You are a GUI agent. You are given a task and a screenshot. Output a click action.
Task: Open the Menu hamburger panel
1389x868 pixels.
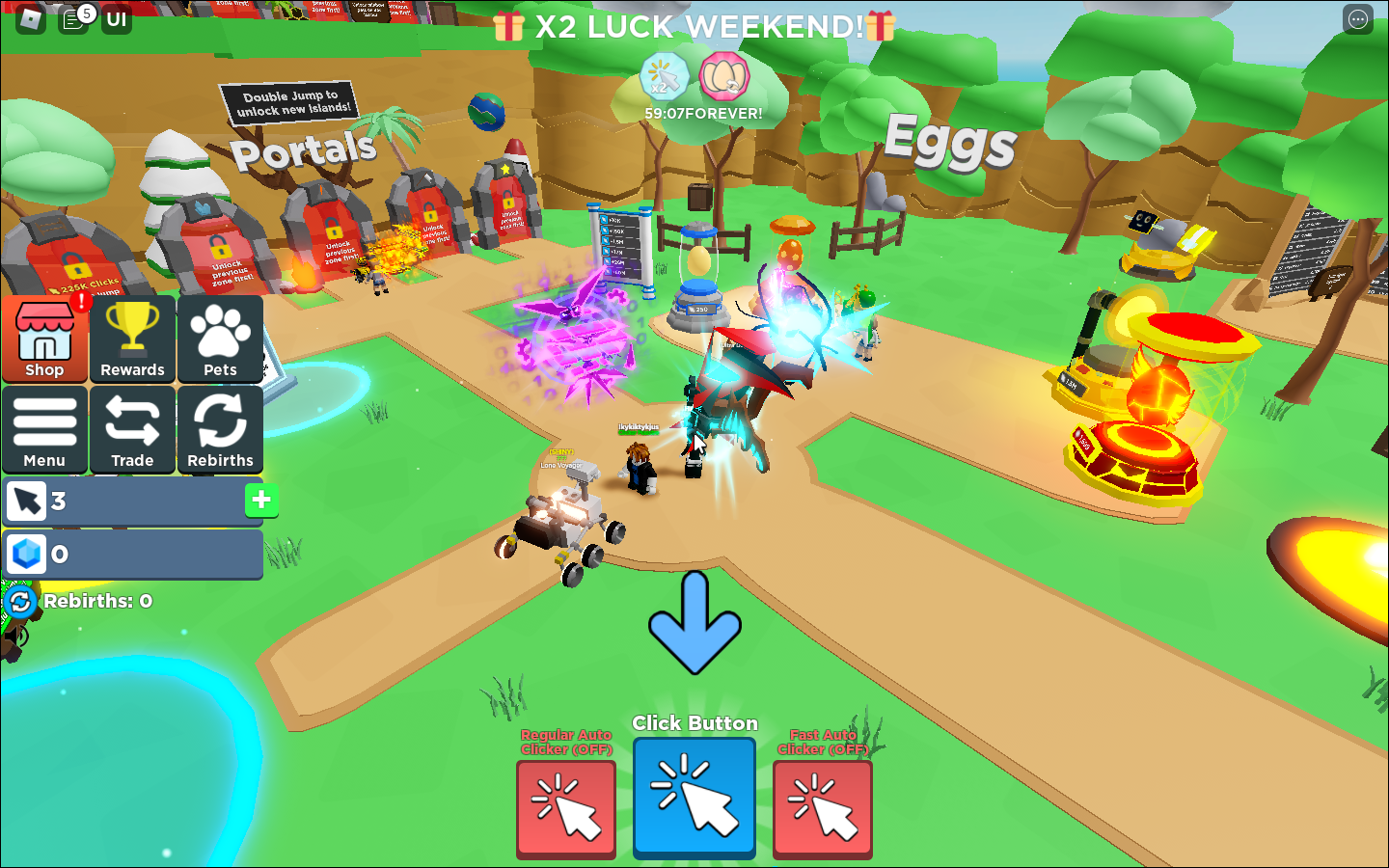44,430
